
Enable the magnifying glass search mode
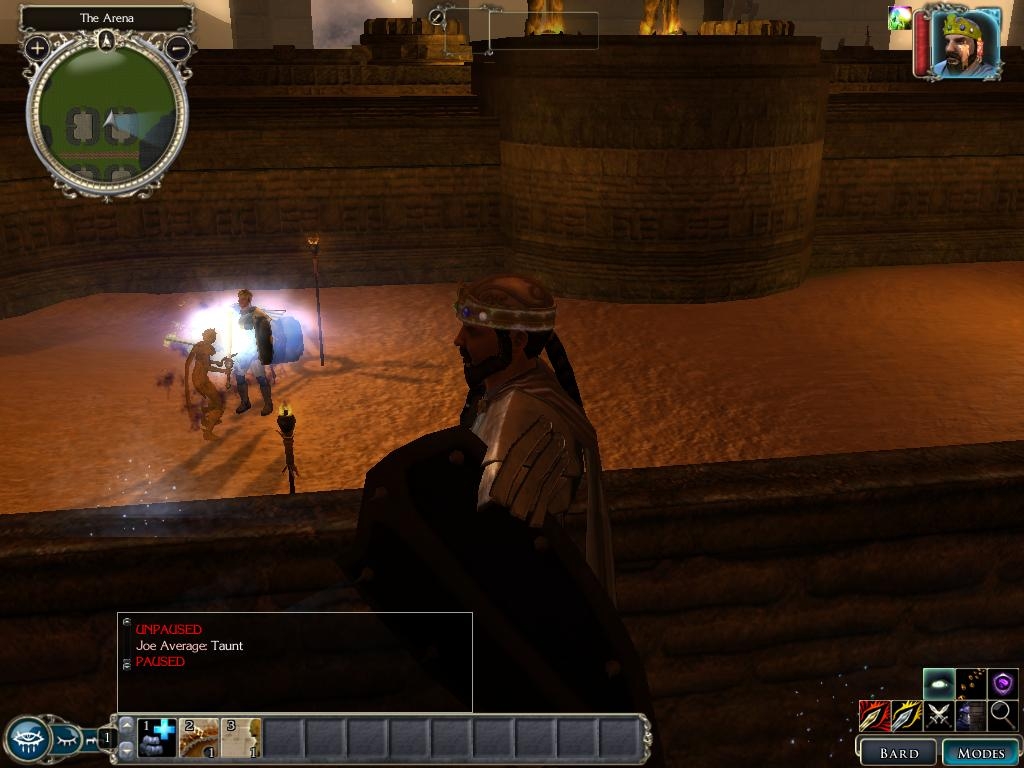coord(1003,715)
